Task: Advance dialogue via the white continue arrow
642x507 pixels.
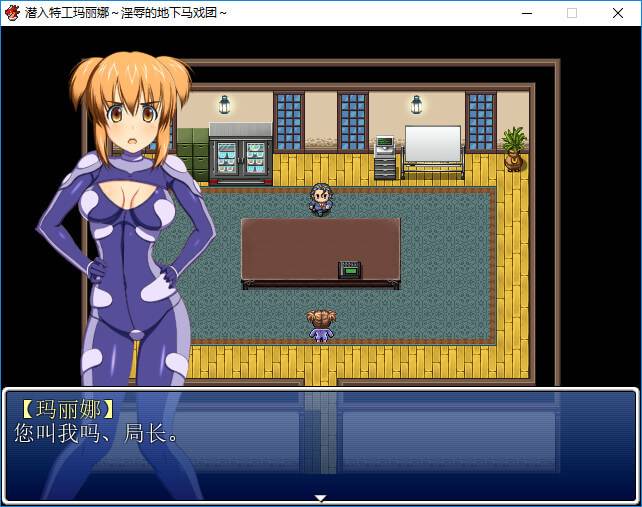Action: coord(320,497)
